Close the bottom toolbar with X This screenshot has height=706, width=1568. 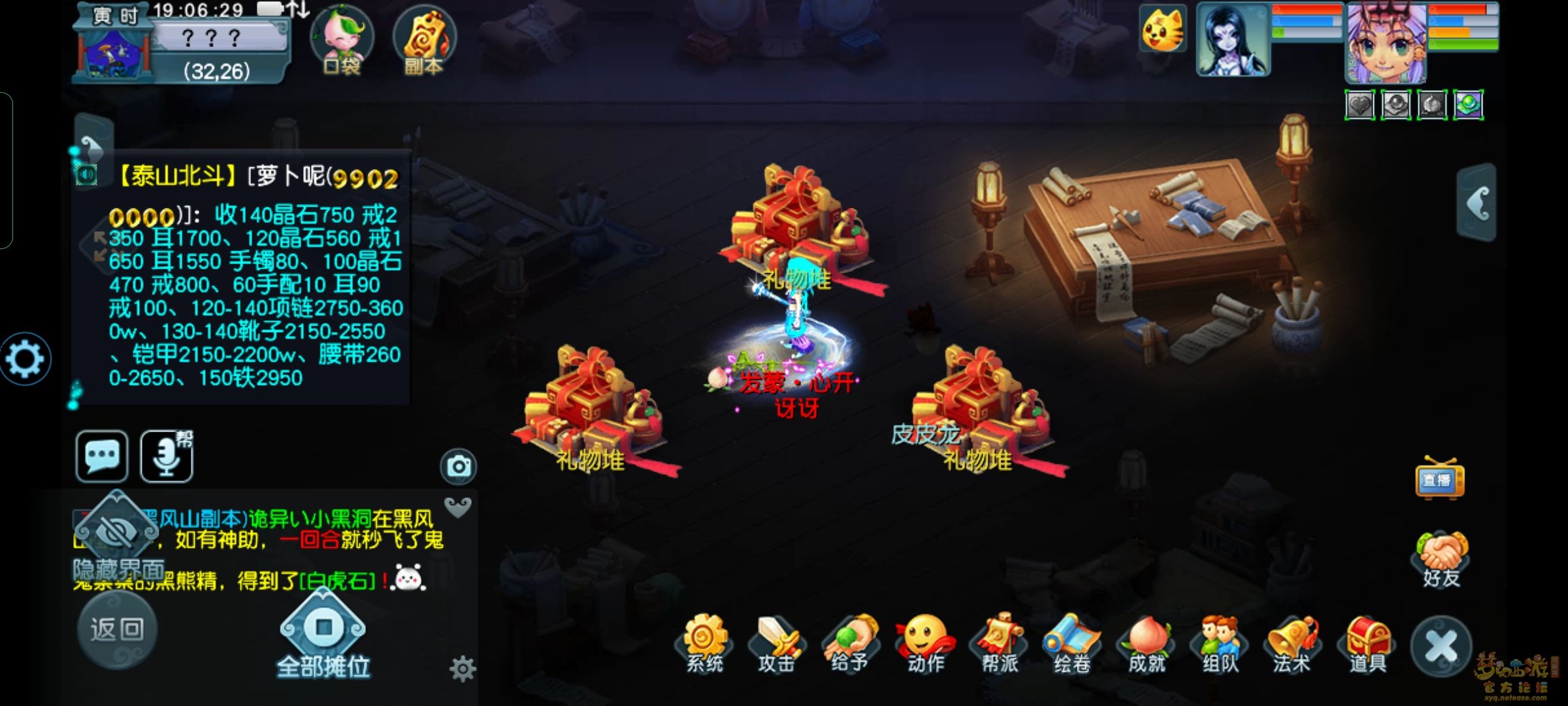1441,647
